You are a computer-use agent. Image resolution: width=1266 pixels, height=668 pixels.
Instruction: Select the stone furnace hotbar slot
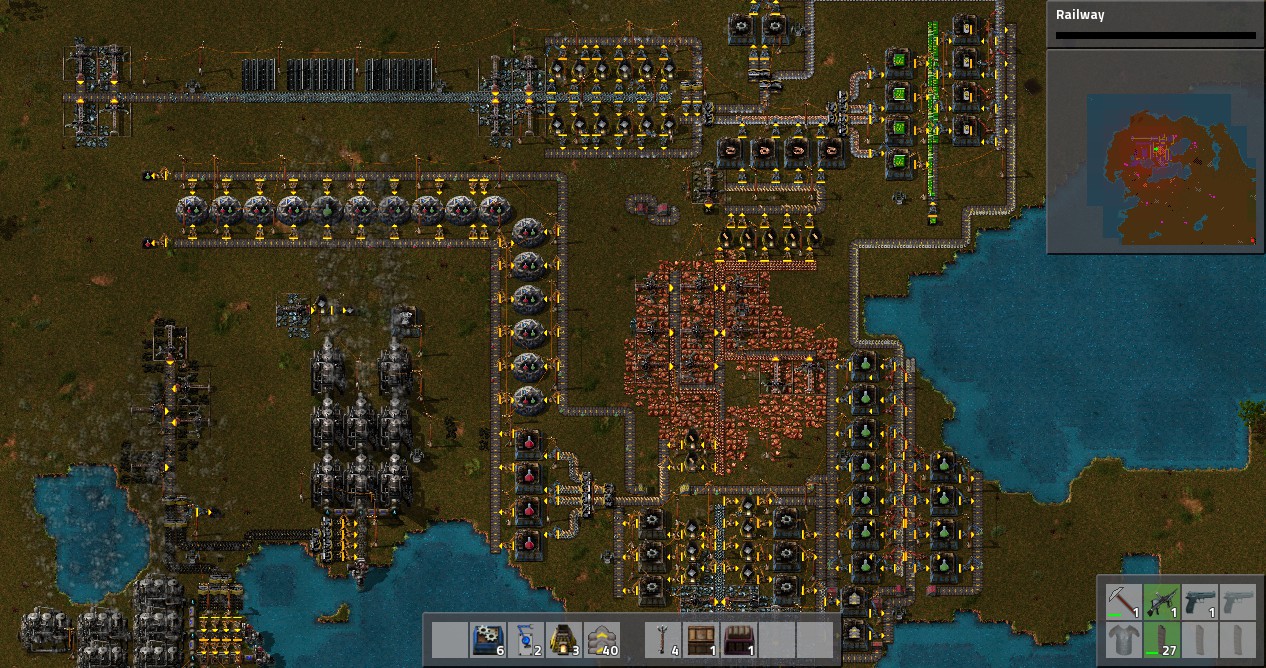pyautogui.click(x=563, y=639)
